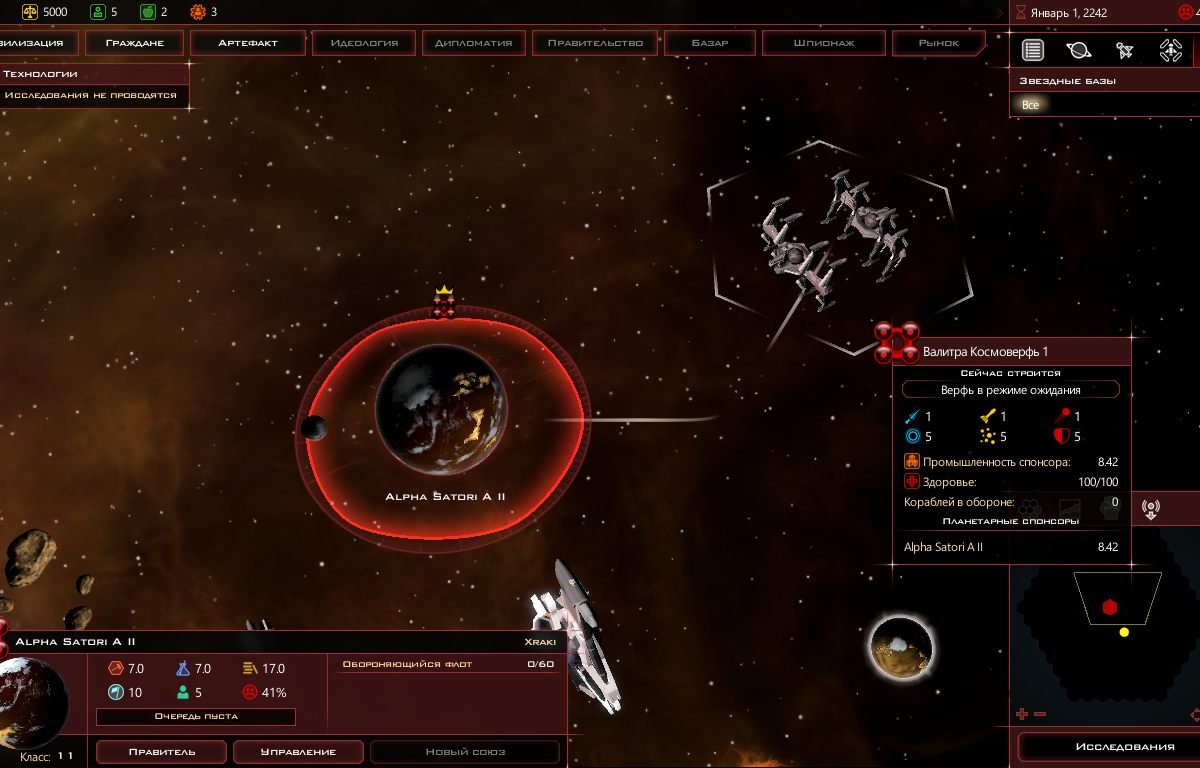
Task: Zoom in the minimap with plus button
Action: (1022, 714)
